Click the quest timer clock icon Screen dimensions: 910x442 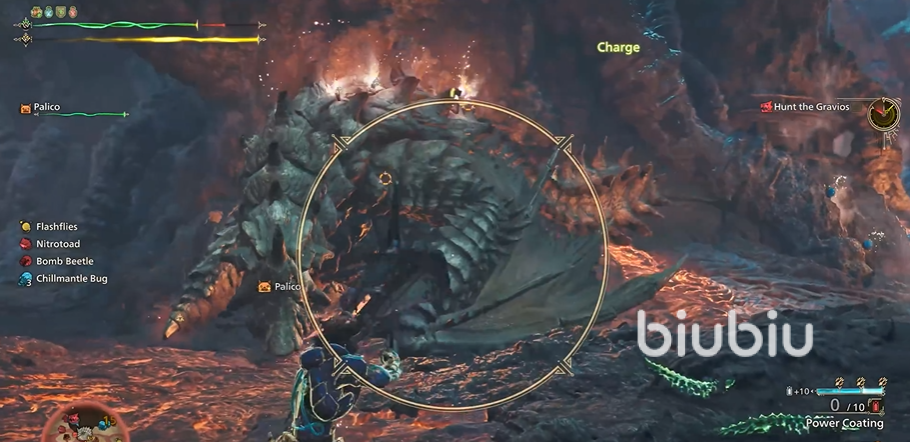tap(883, 113)
